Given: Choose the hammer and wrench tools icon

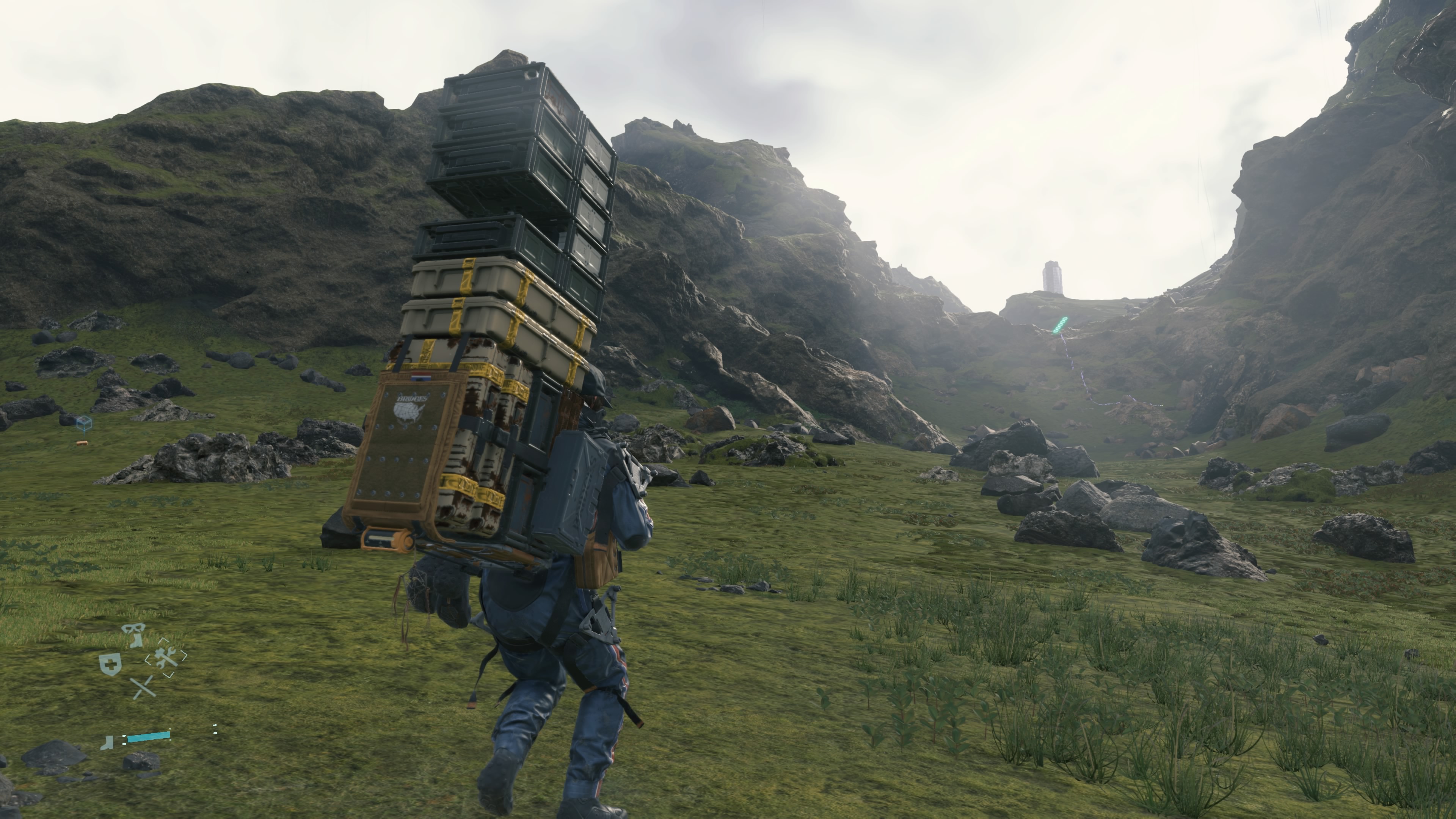Looking at the screenshot, I should click(x=166, y=658).
